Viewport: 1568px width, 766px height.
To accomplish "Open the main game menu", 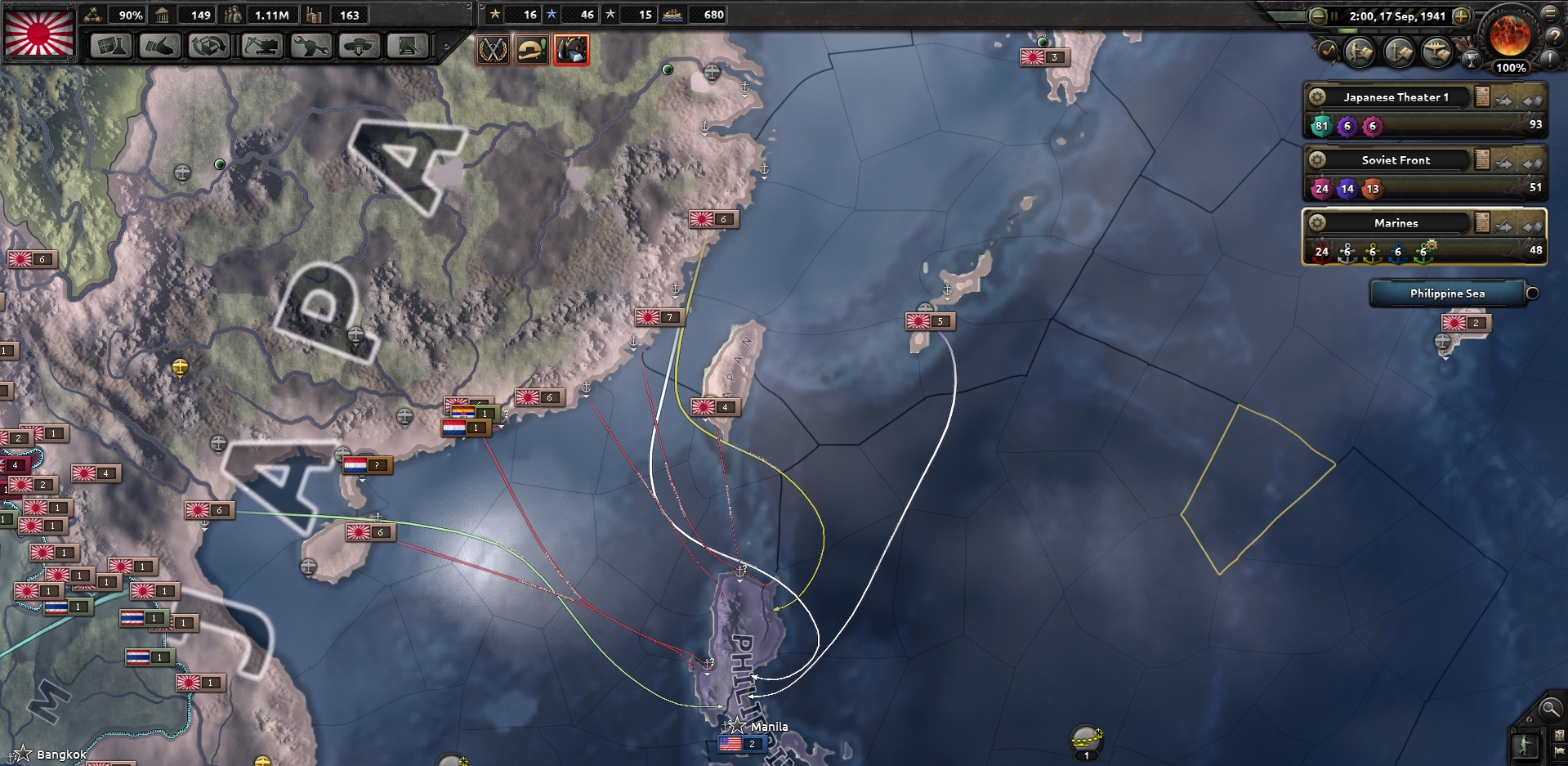I will [x=1550, y=13].
